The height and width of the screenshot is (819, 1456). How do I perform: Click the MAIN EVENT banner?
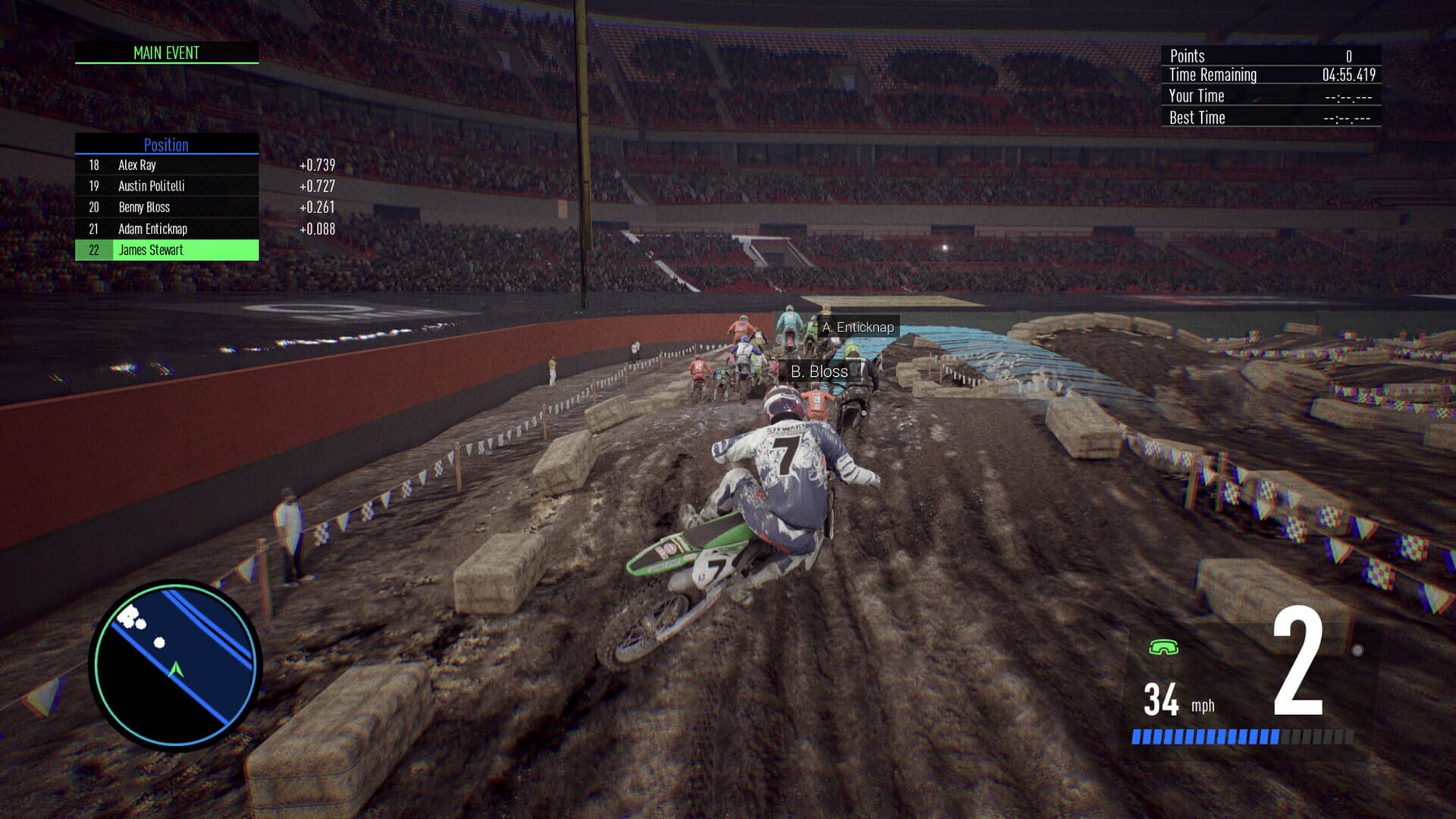click(x=165, y=53)
